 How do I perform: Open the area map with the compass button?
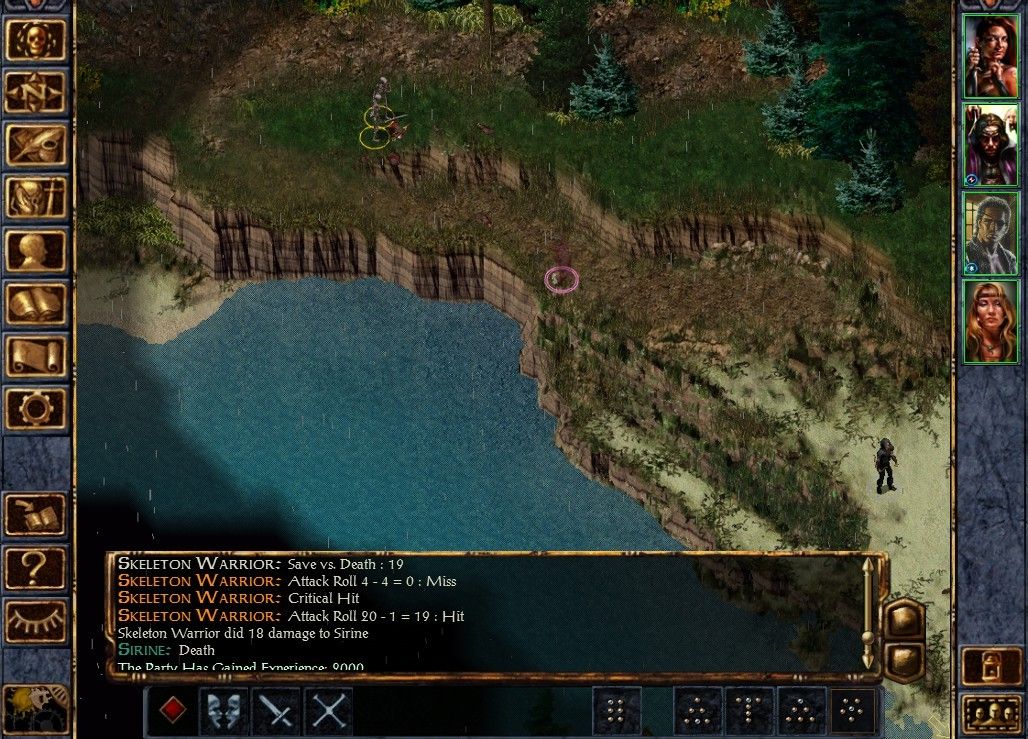tap(36, 92)
